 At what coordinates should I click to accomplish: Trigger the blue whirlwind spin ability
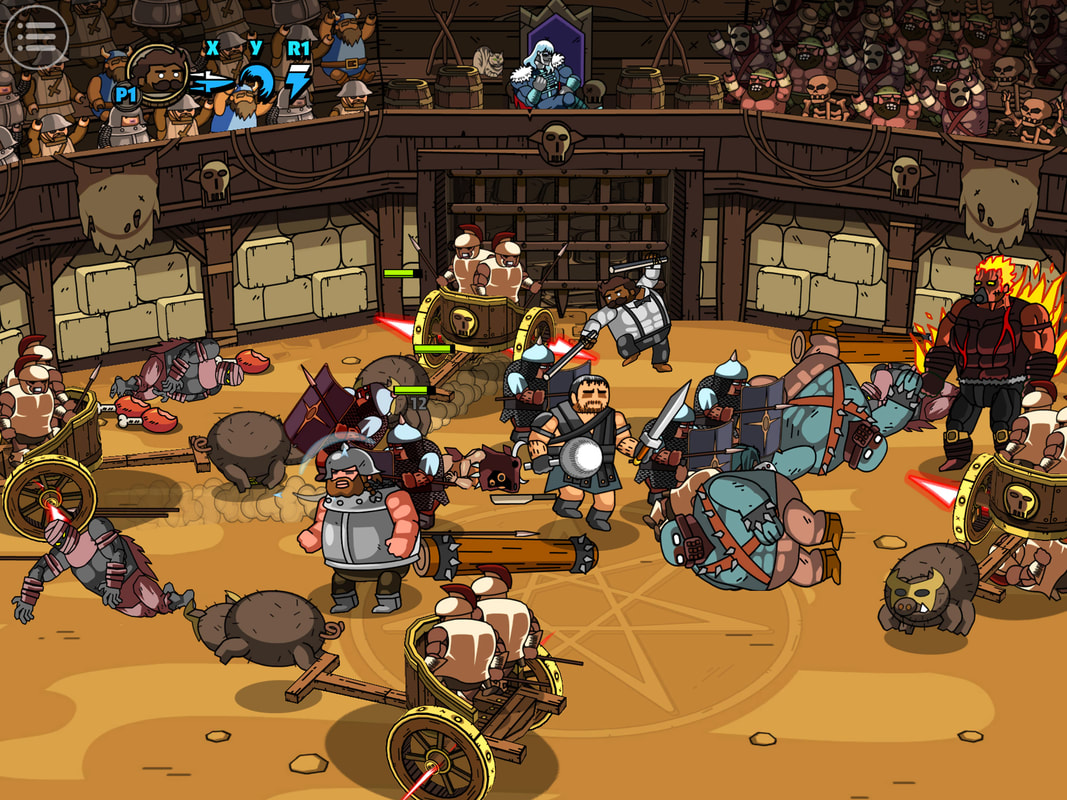[256, 82]
